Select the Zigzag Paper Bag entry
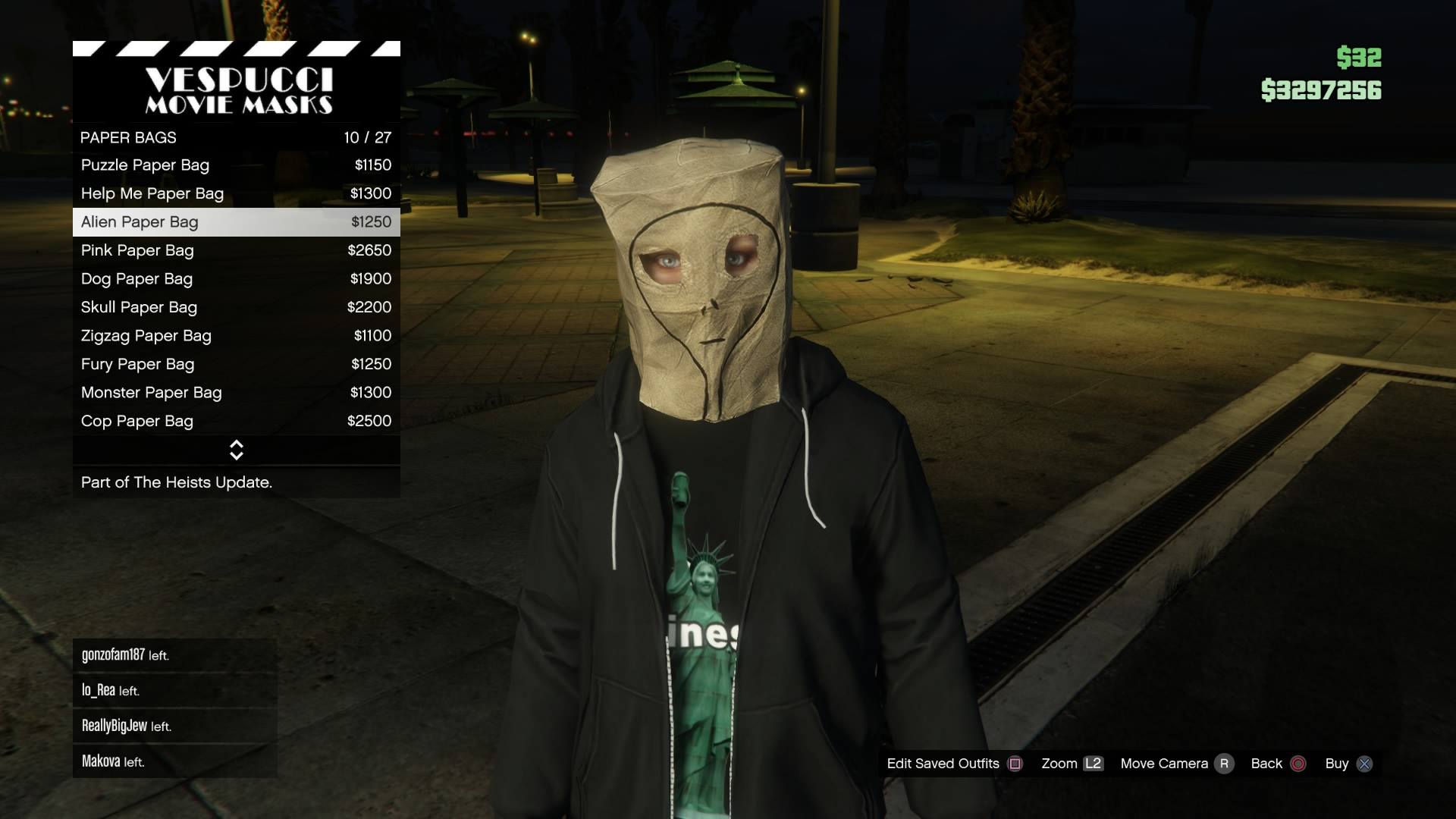 pos(236,336)
